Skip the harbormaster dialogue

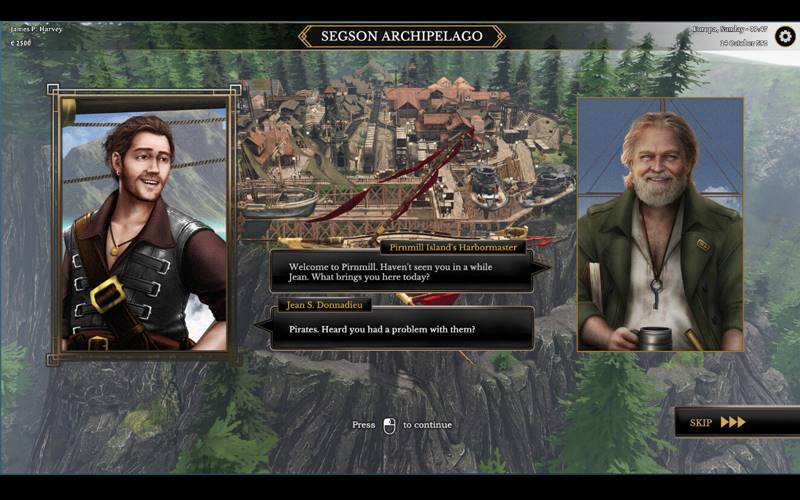tap(718, 422)
